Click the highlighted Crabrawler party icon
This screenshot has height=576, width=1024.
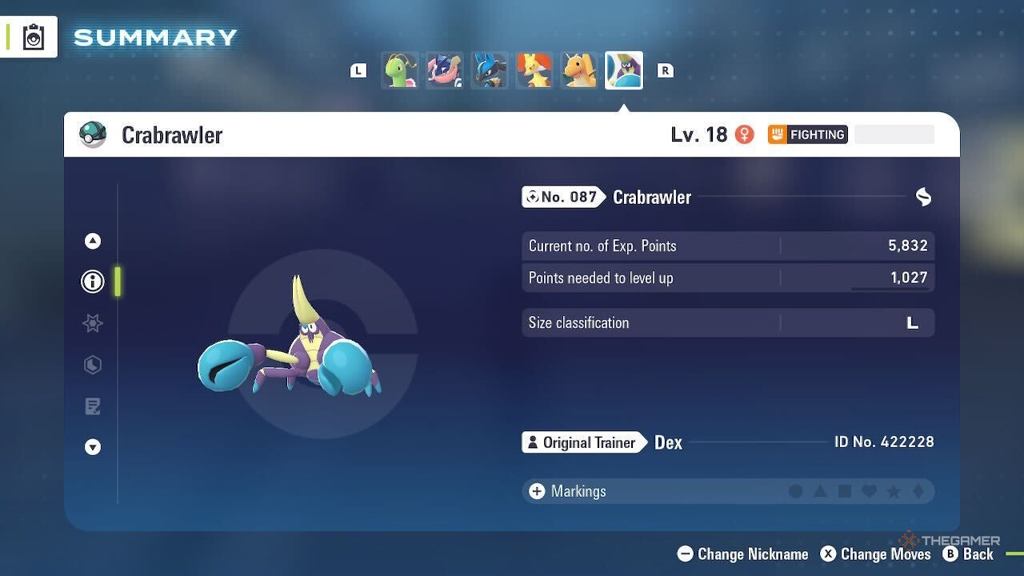[x=624, y=71]
